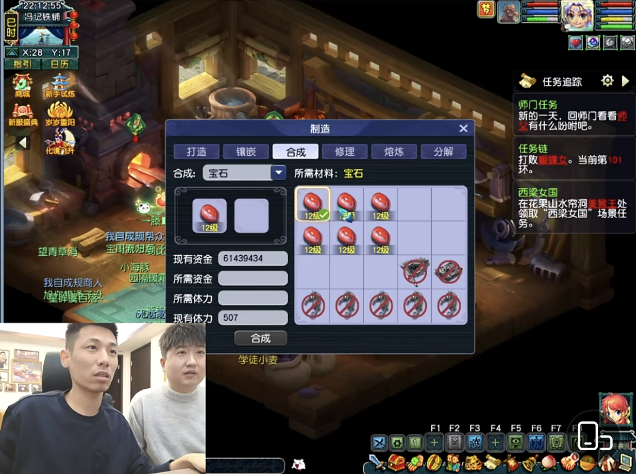
Task: Show the 熔炼 tab
Action: (x=393, y=152)
